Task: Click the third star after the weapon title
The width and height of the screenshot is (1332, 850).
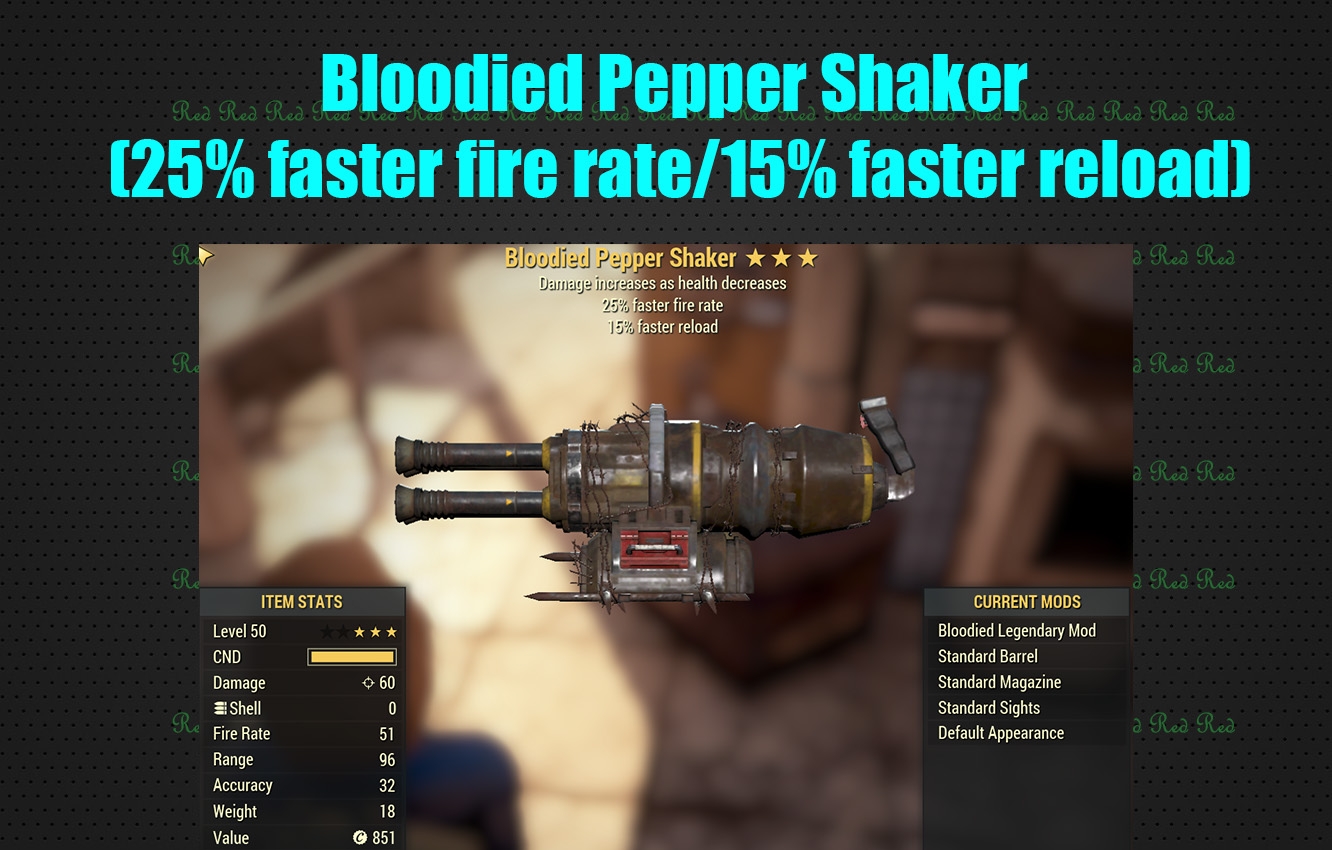Action: point(807,258)
